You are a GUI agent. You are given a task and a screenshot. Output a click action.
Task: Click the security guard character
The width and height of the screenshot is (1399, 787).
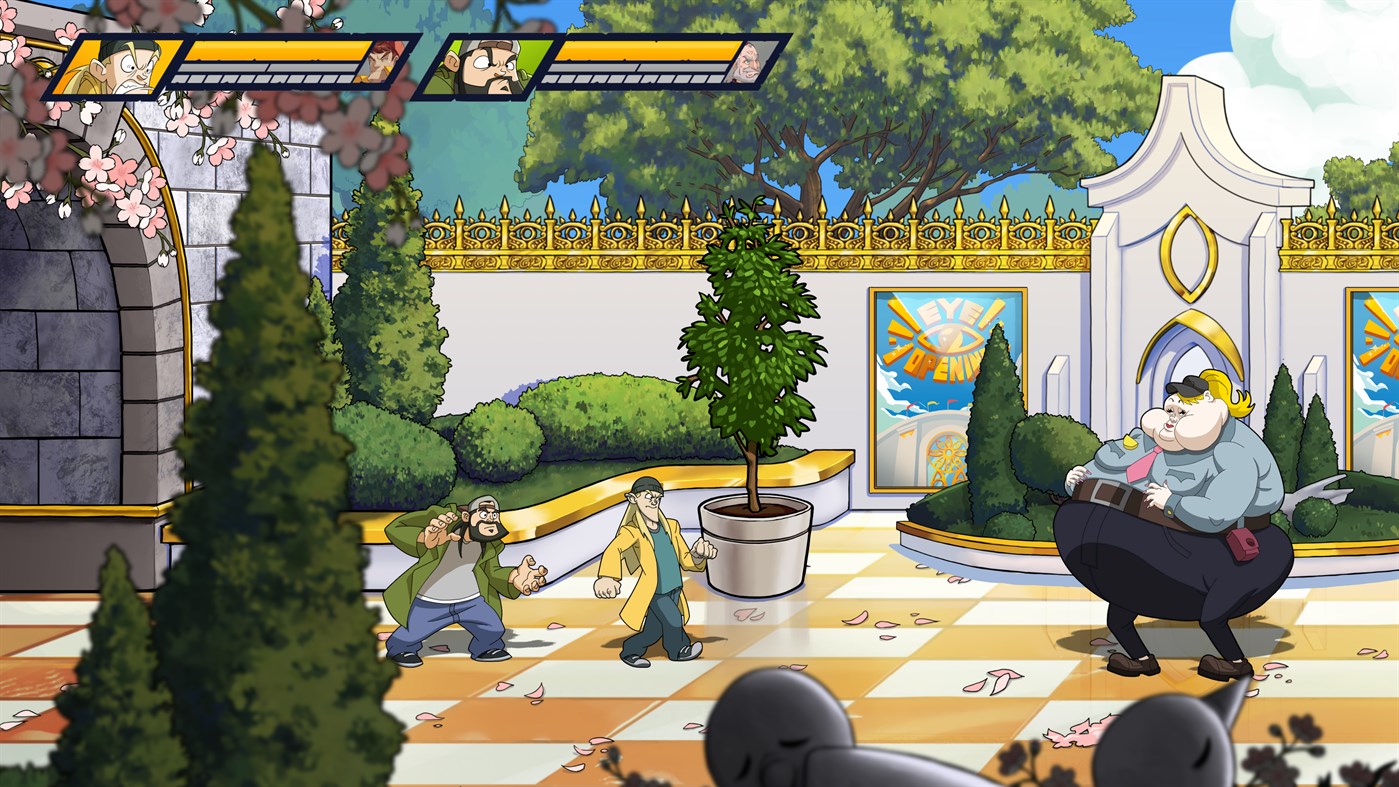pyautogui.click(x=1160, y=500)
